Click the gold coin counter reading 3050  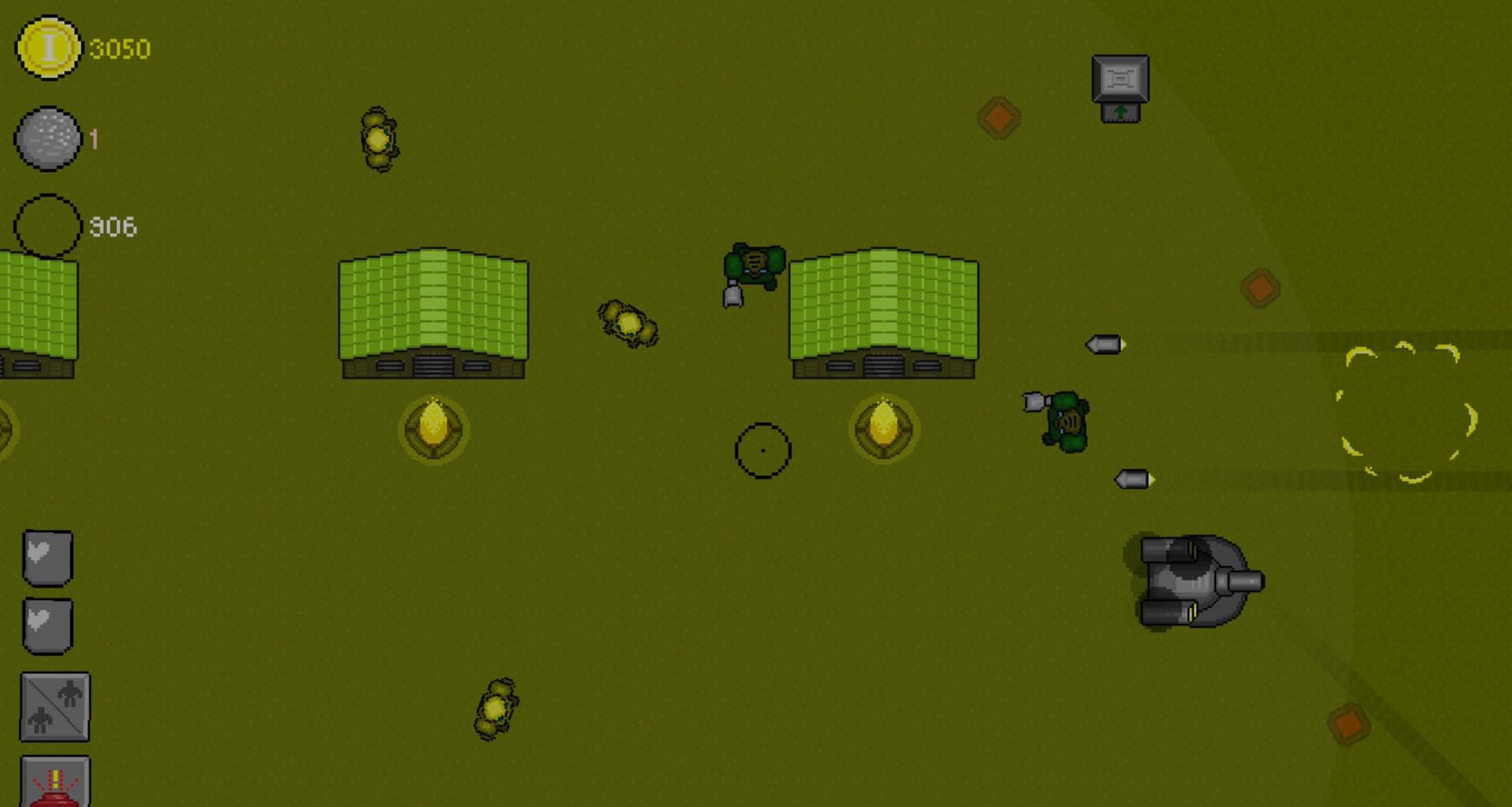tap(118, 49)
